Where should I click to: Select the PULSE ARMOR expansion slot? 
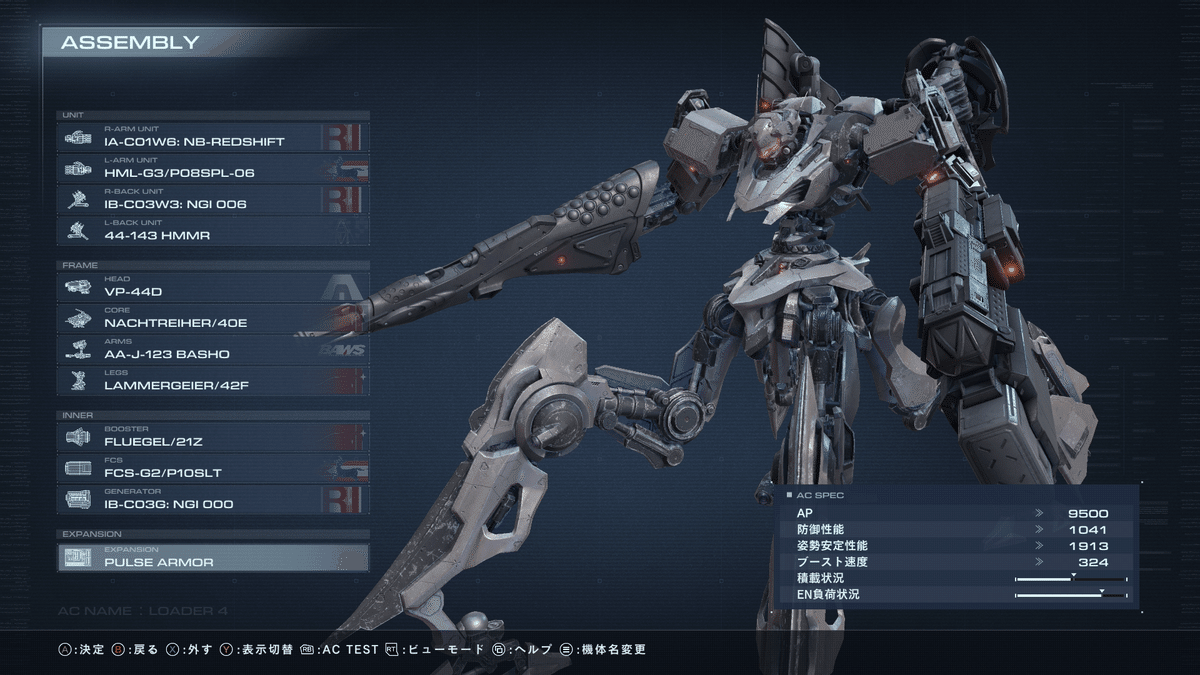212,557
